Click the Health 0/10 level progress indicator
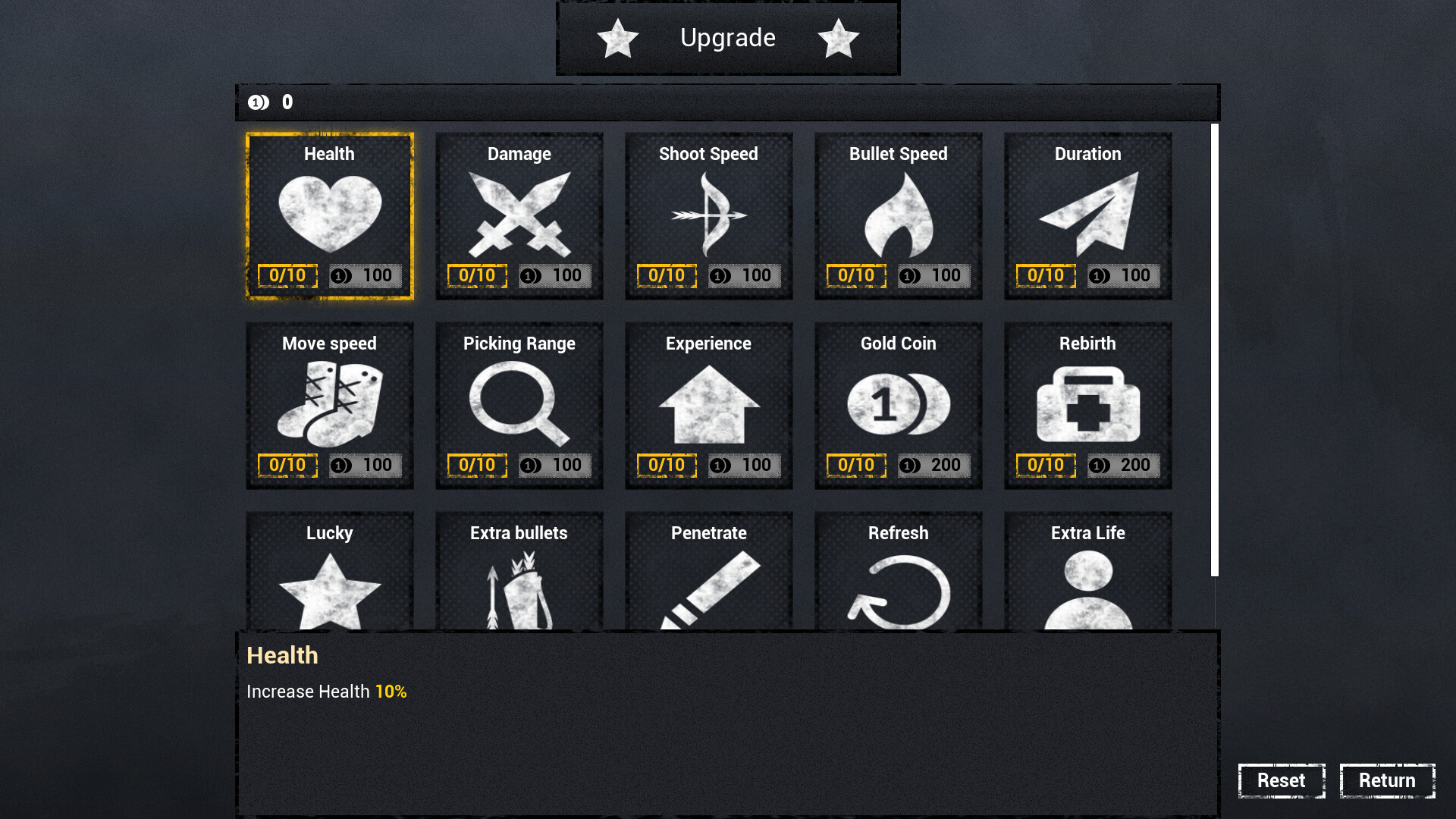1456x819 pixels. click(x=287, y=275)
